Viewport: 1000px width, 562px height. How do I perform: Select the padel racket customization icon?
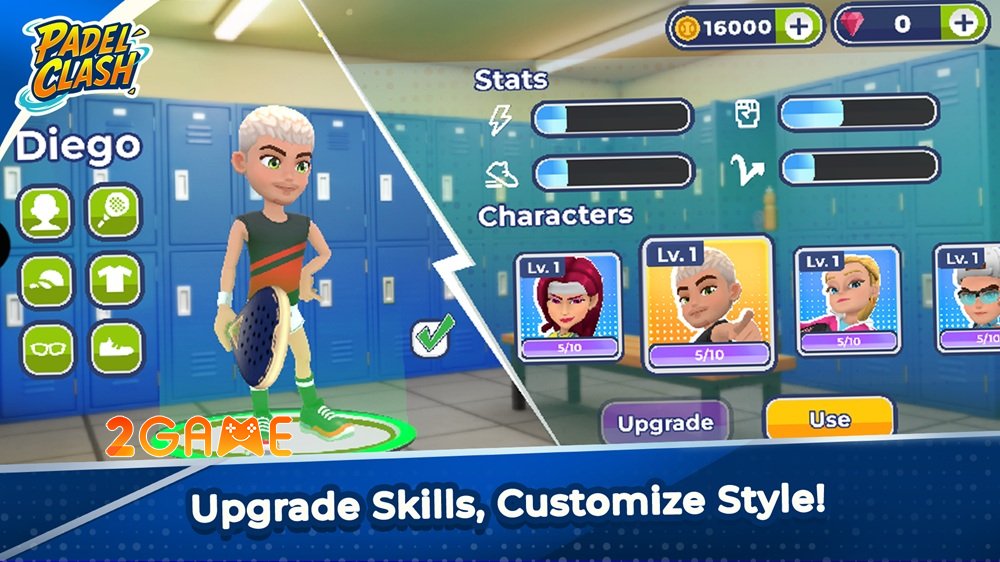click(x=114, y=212)
